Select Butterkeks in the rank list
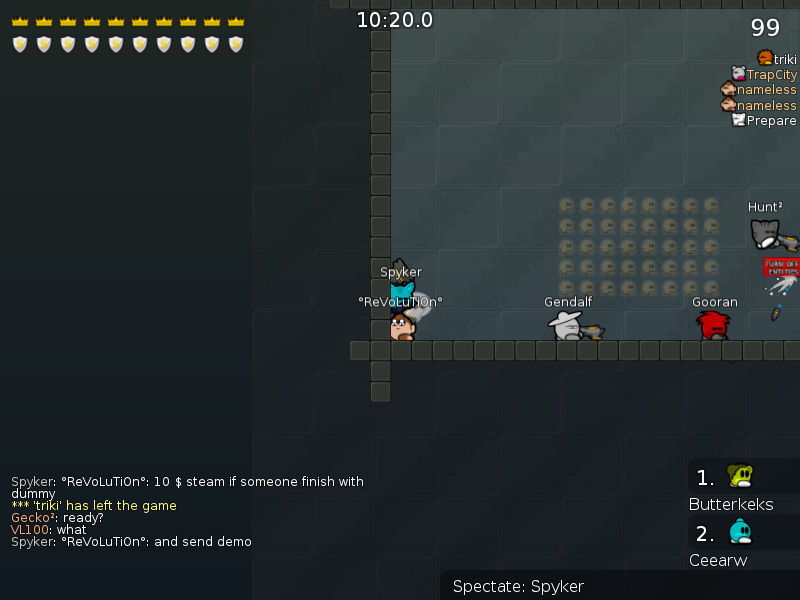The image size is (800, 600). click(x=731, y=504)
